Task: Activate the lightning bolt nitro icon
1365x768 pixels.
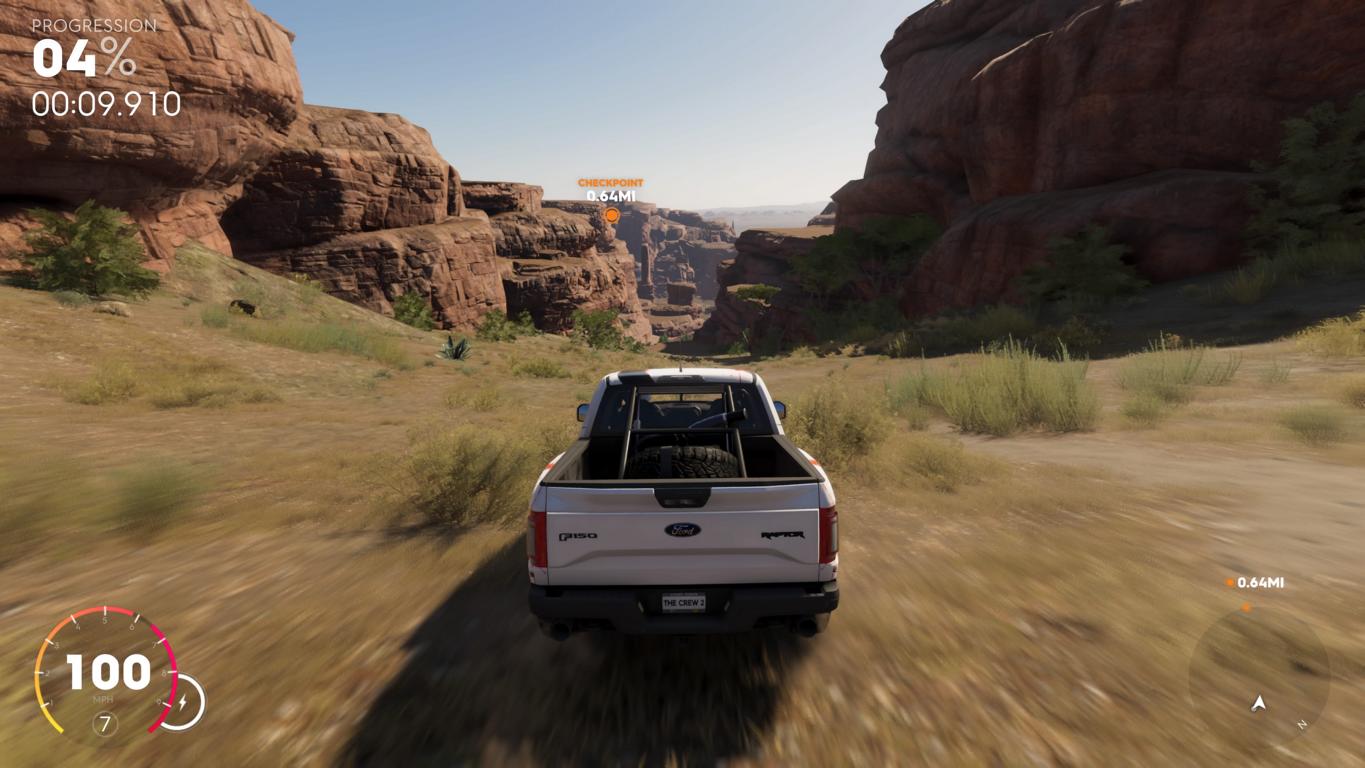Action: pyautogui.click(x=183, y=703)
